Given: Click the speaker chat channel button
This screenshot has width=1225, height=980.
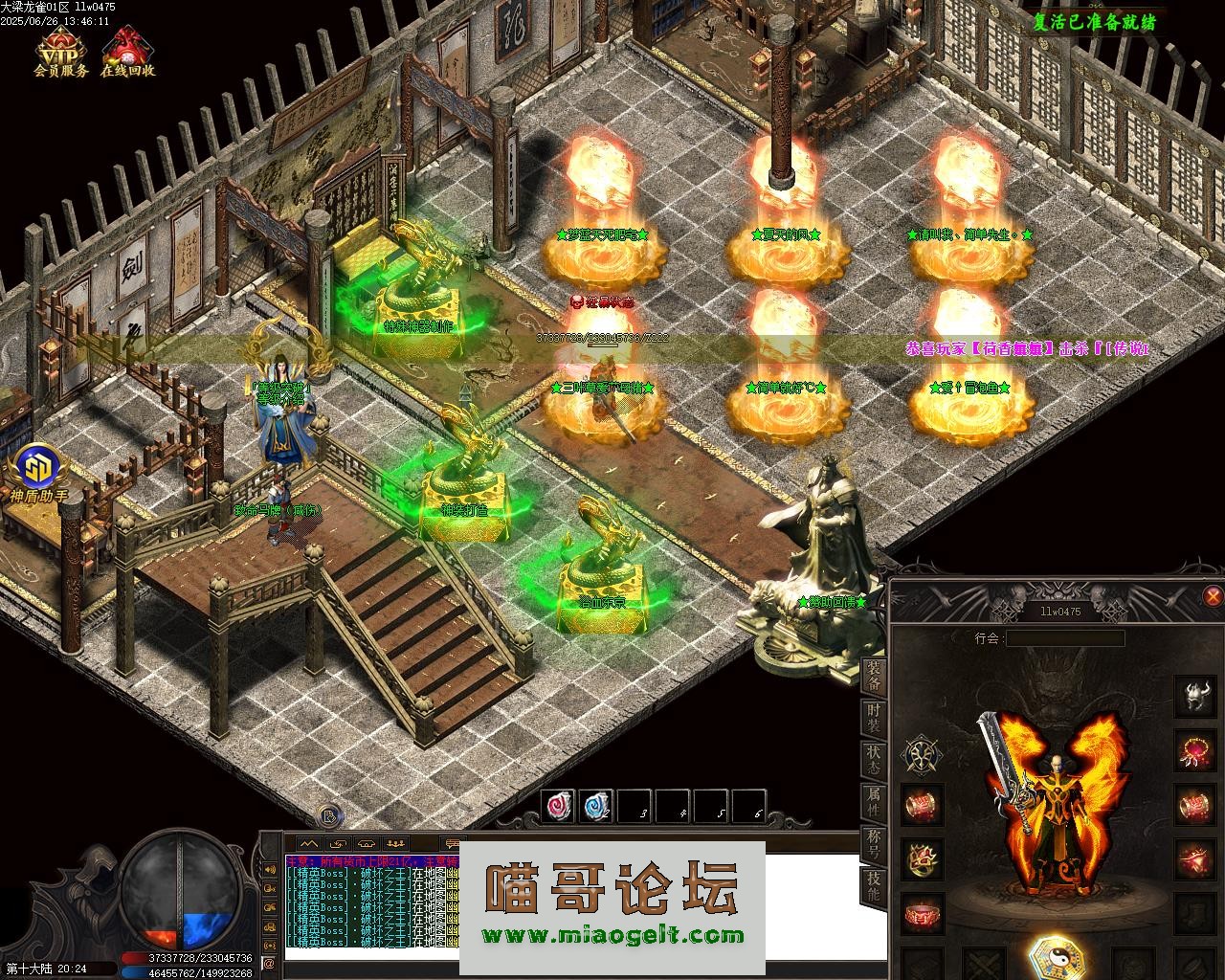Looking at the screenshot, I should coord(270,868).
